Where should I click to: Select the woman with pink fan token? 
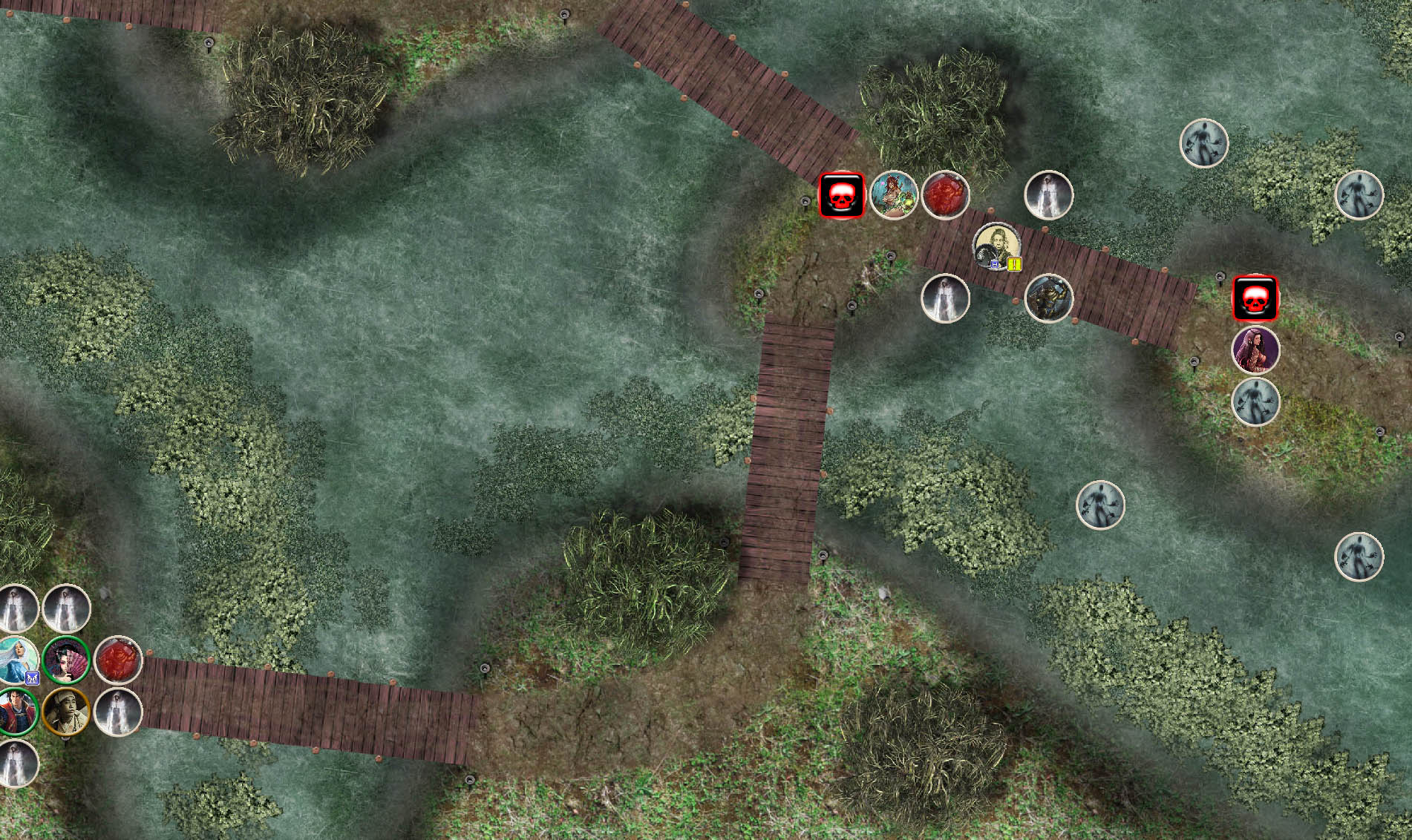66,660
